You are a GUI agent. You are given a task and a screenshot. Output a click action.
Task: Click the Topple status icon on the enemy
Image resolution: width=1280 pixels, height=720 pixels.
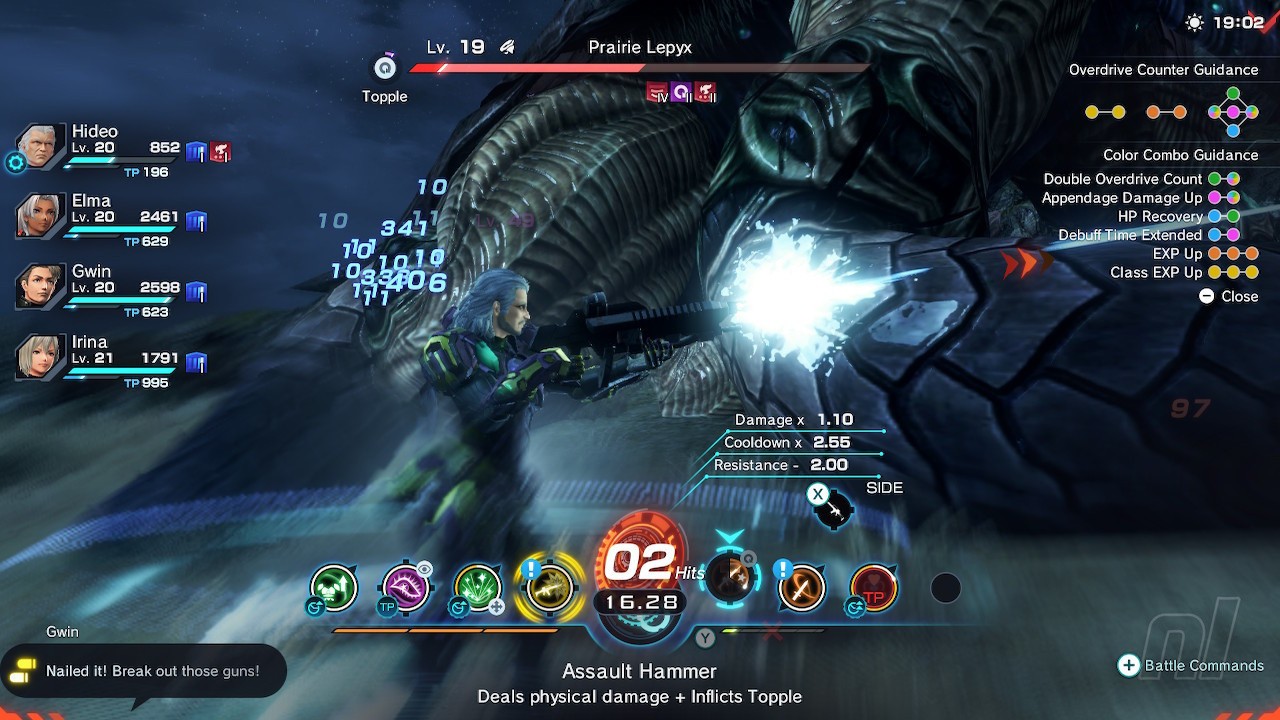[385, 68]
